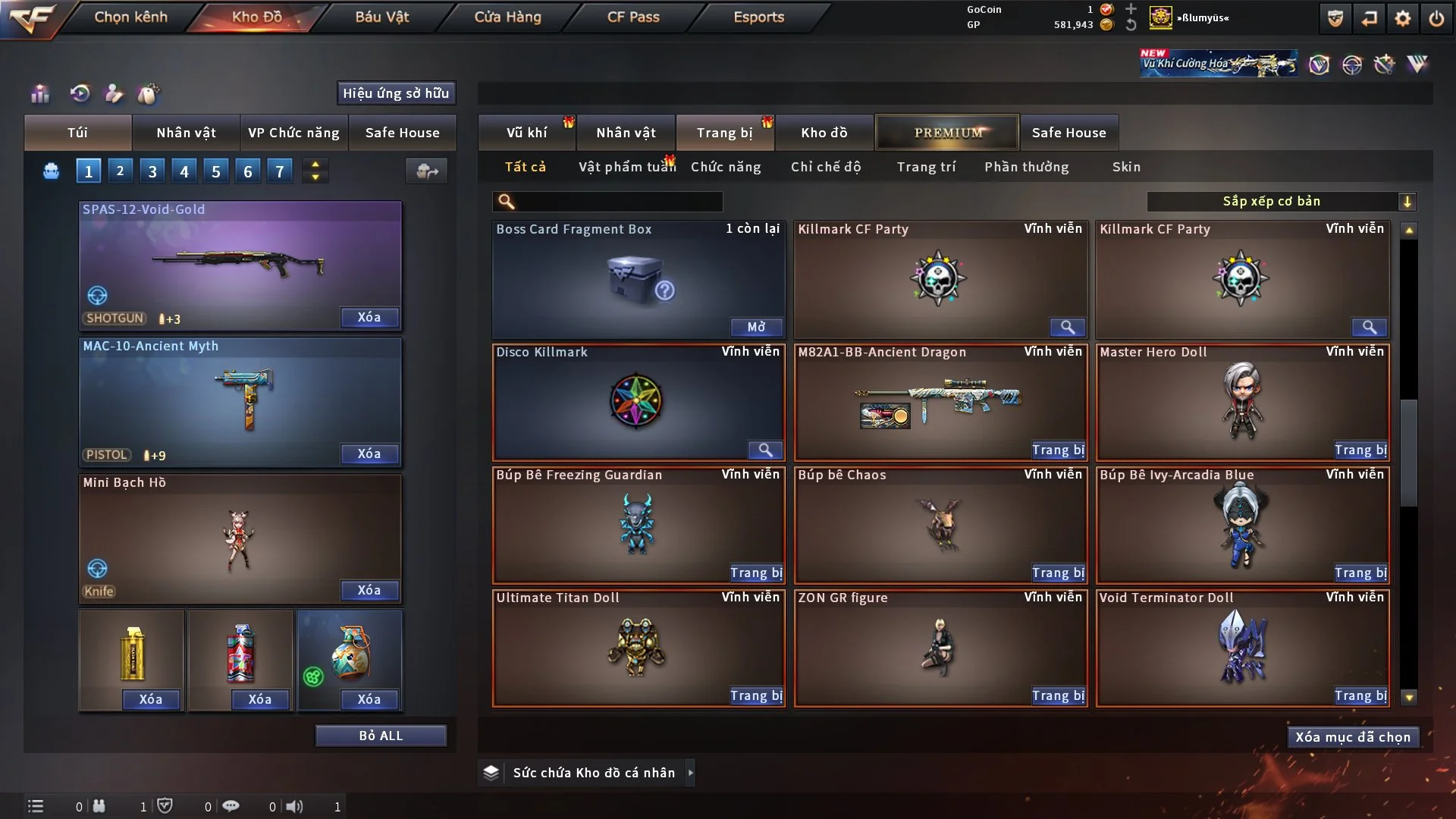
Task: Go to the Chọn kênh channel menu
Action: click(130, 17)
